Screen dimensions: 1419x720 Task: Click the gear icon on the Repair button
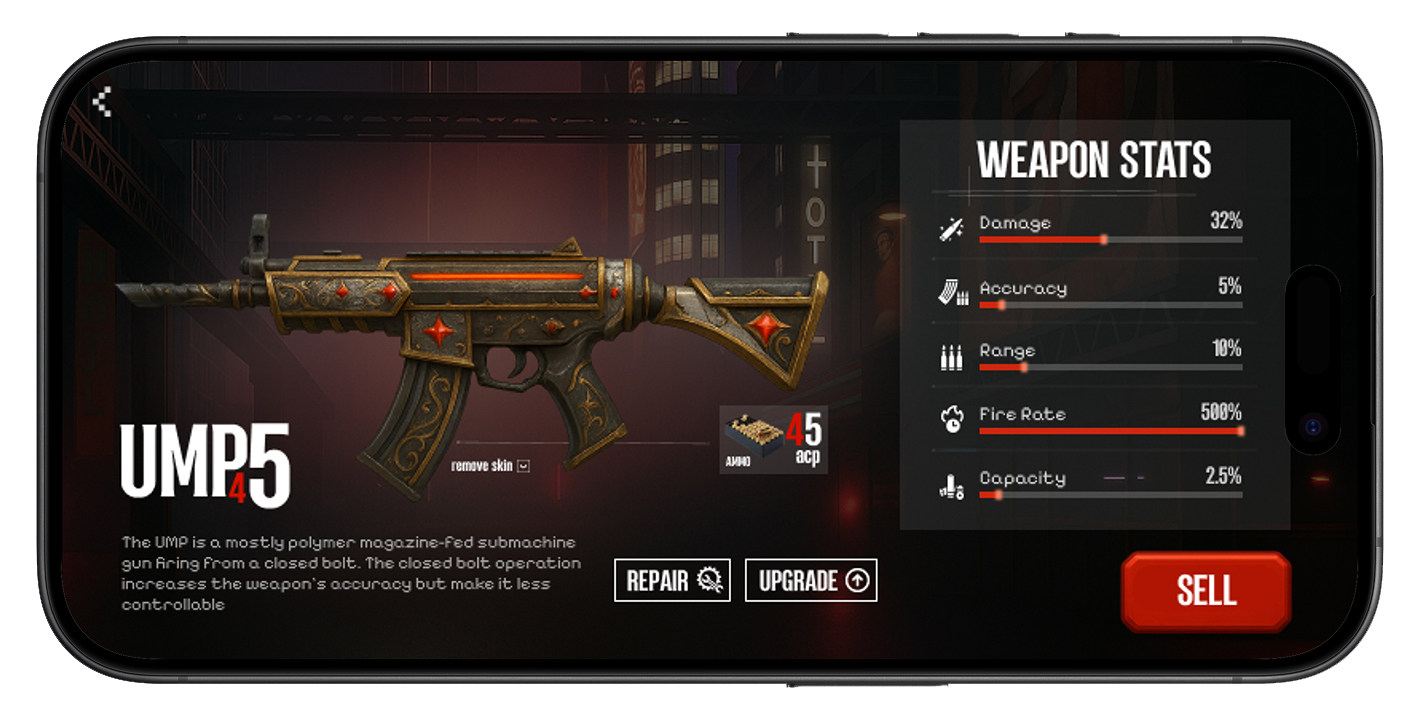coord(709,580)
